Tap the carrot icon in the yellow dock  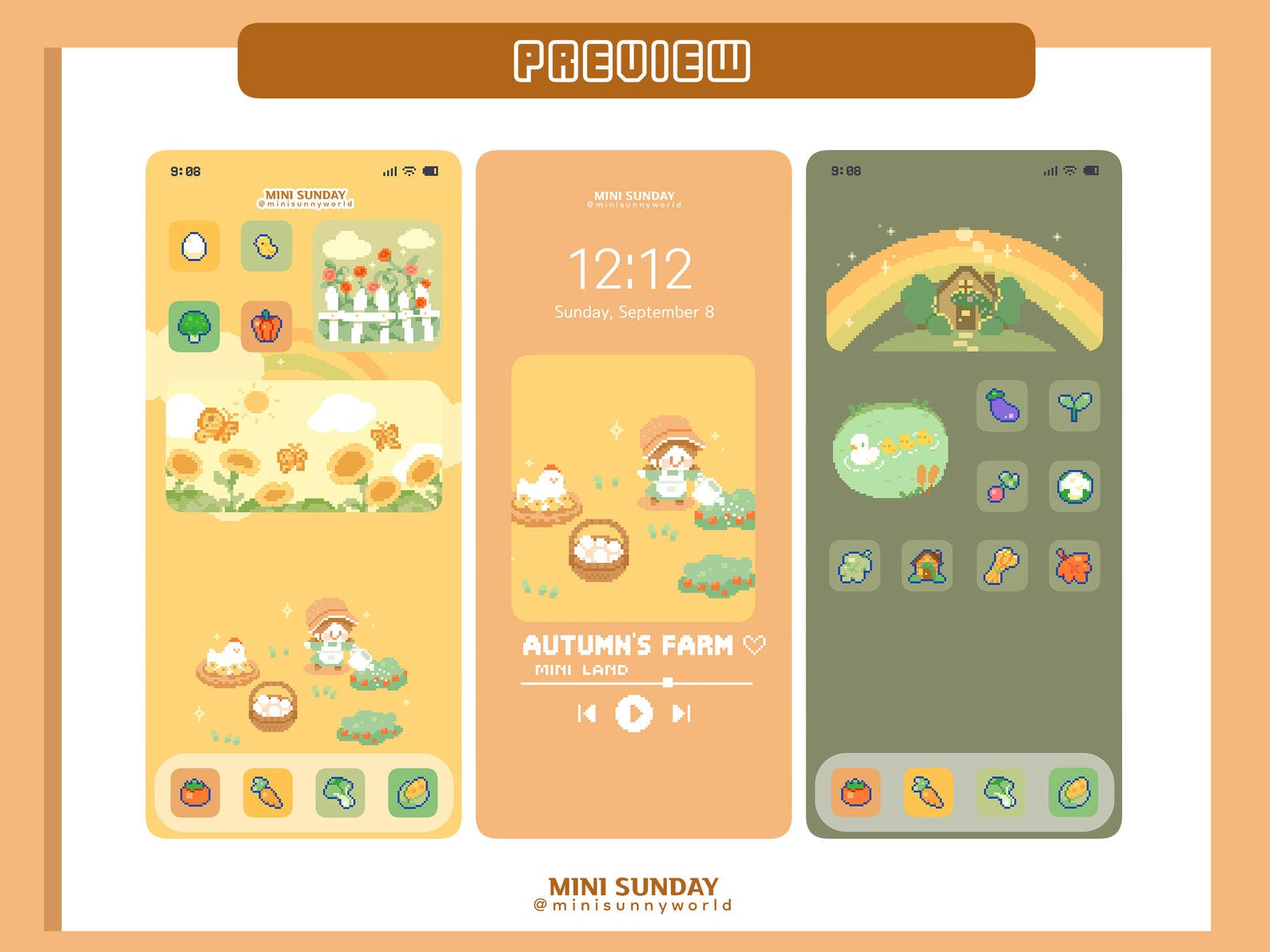(x=267, y=793)
